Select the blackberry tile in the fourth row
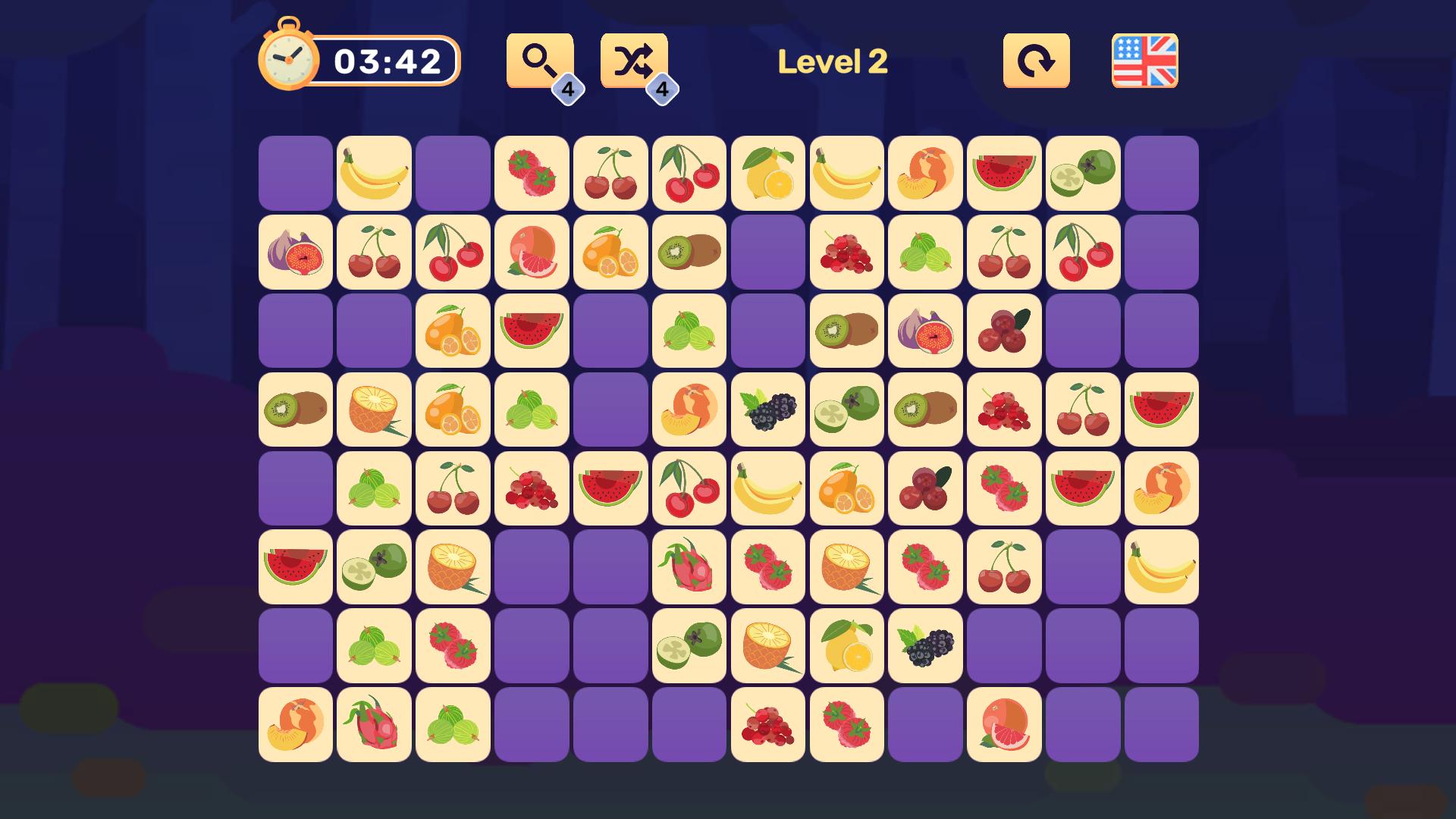Viewport: 1456px width, 819px height. point(767,409)
